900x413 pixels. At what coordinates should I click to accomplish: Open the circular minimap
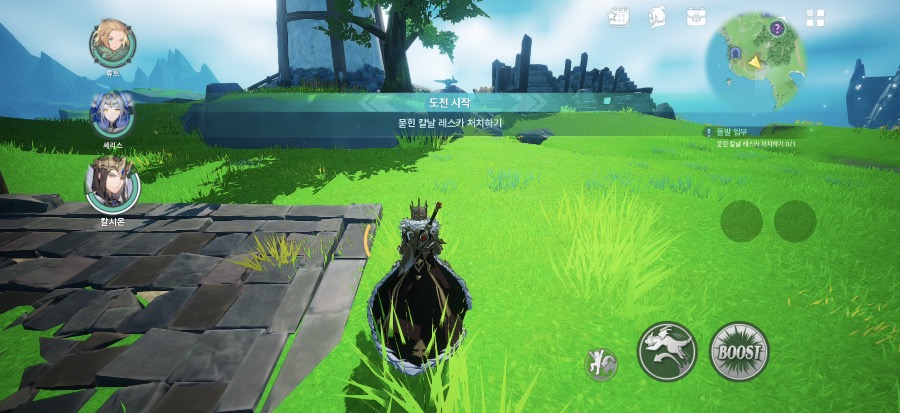[756, 60]
